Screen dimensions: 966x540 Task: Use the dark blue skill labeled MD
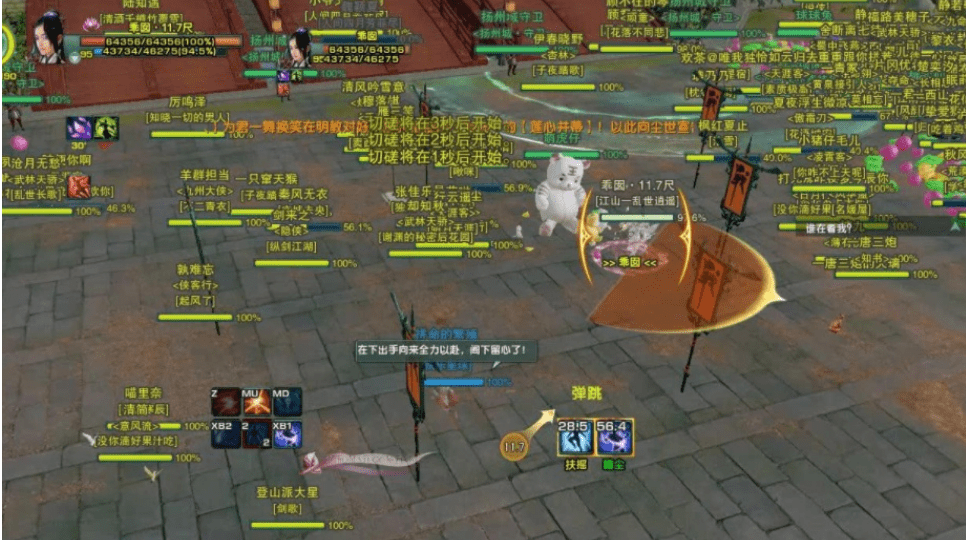pos(287,402)
